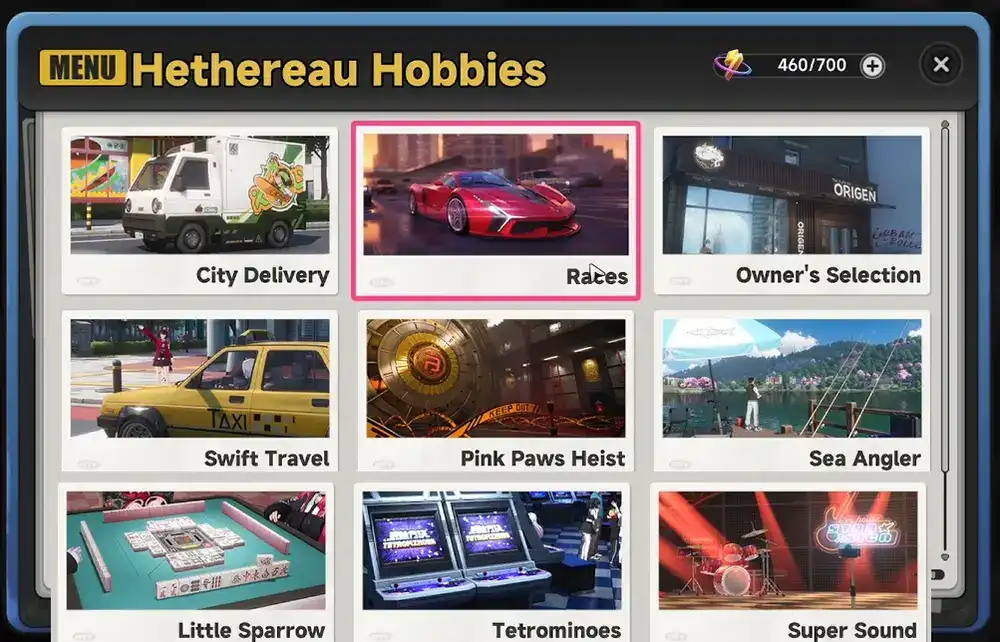Click the plus button to add energy

tap(872, 66)
